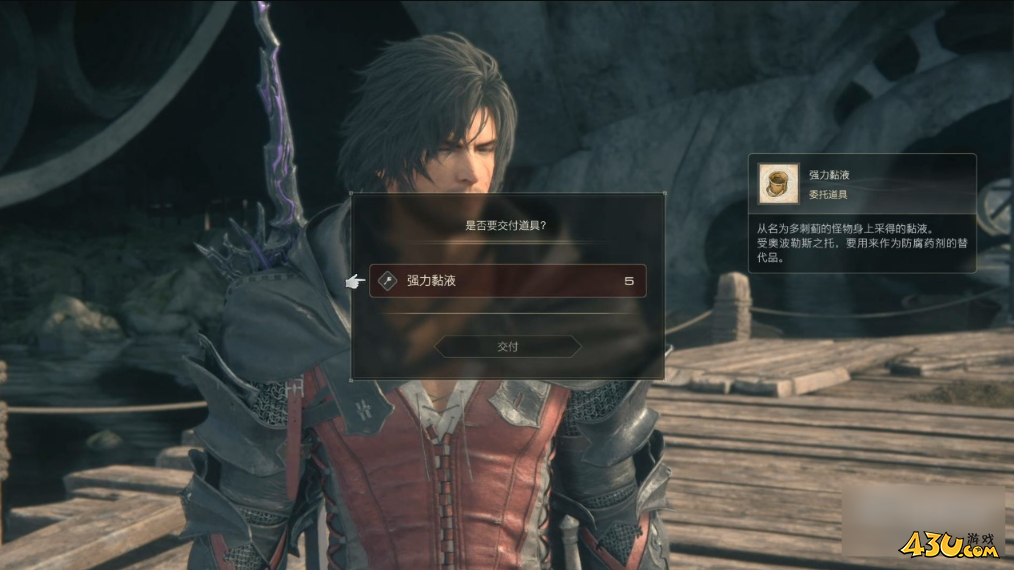Confirm with the 交付 button
Screen dimensions: 1014x570
pyautogui.click(x=508, y=346)
